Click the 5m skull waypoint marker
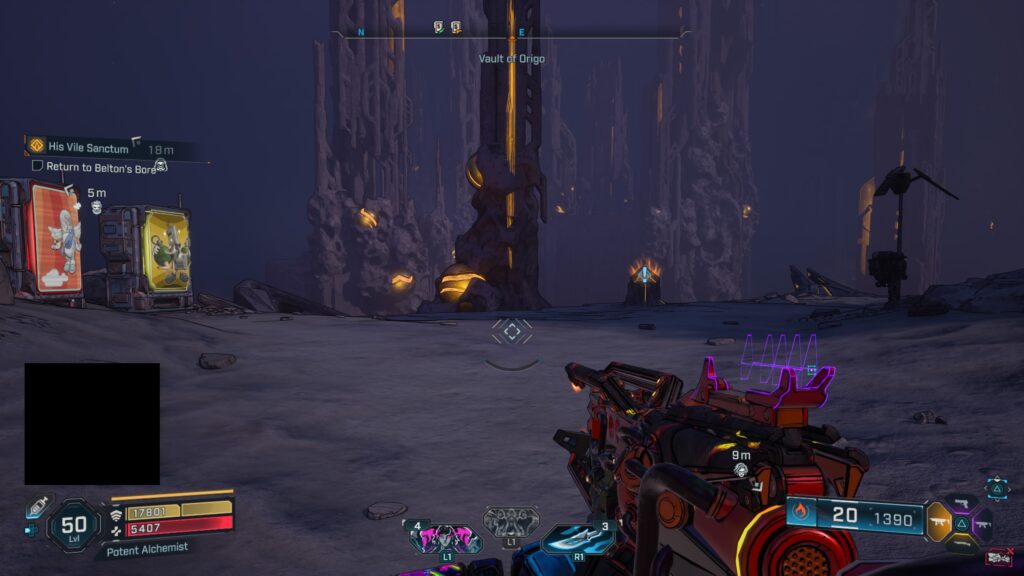The height and width of the screenshot is (576, 1024). tap(97, 207)
